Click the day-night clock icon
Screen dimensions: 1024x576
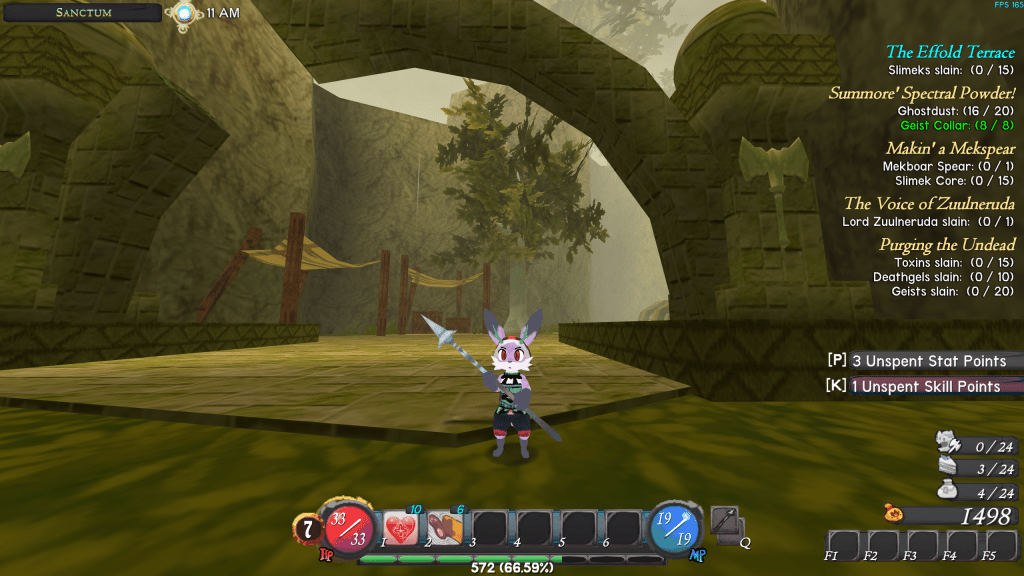point(183,13)
